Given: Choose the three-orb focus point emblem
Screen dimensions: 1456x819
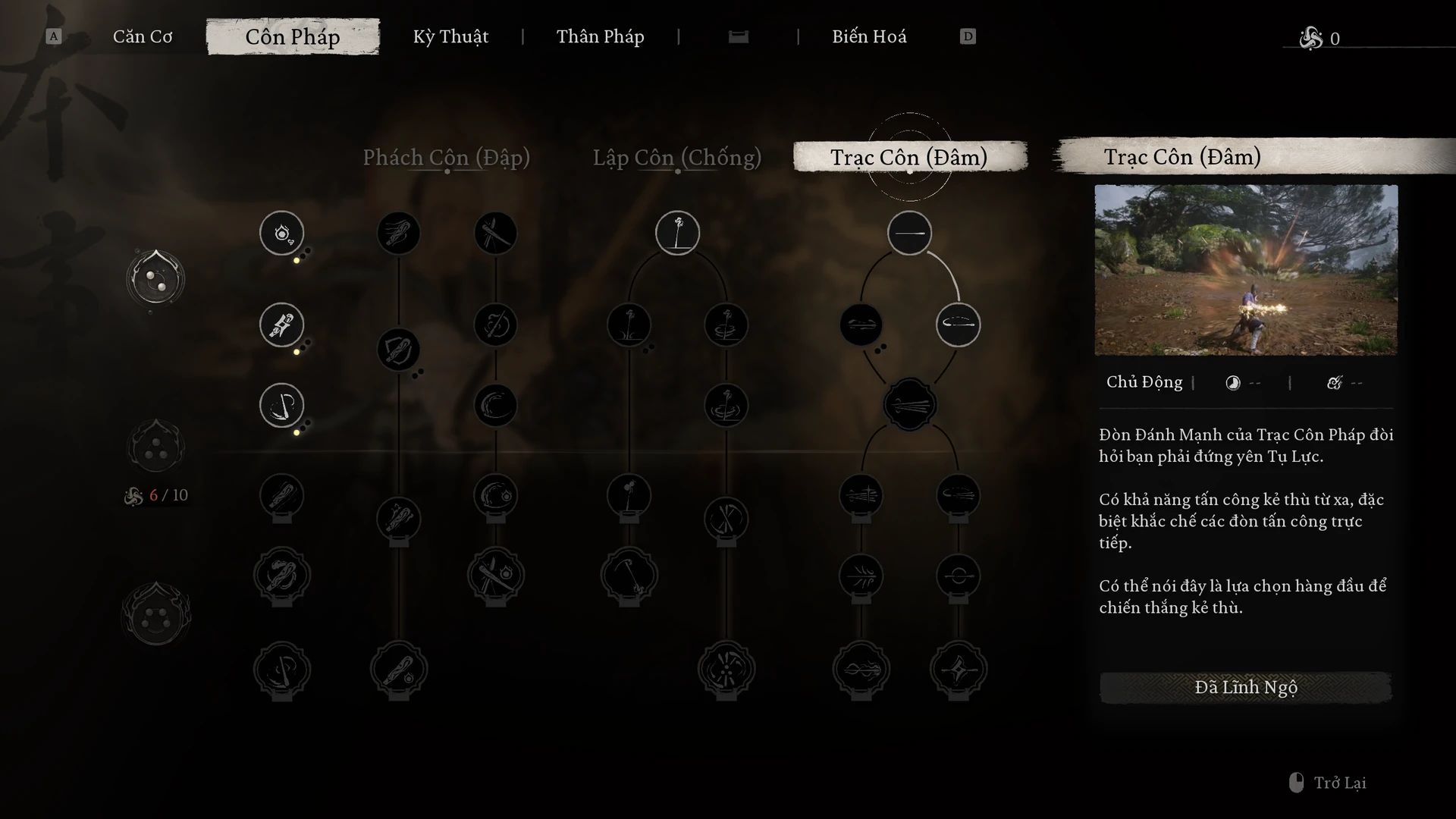Looking at the screenshot, I should (x=156, y=447).
